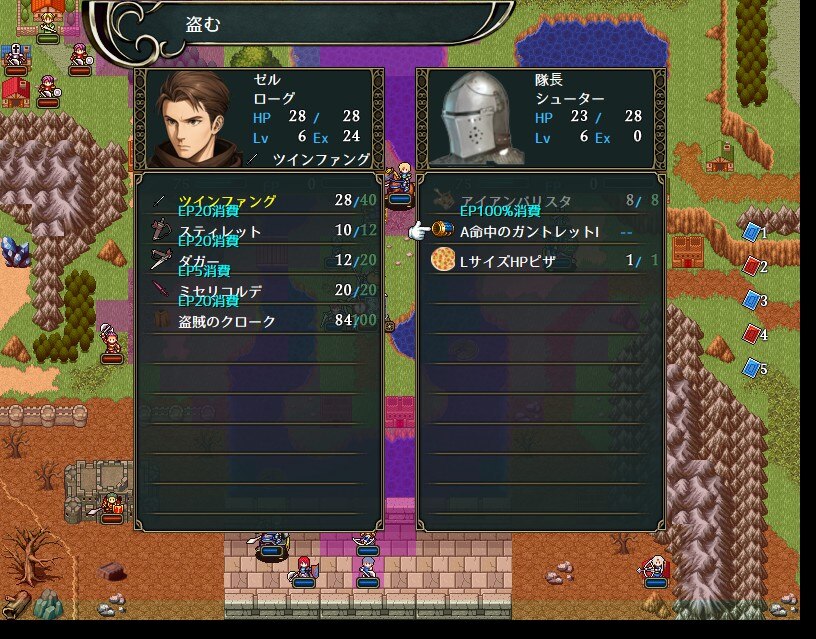816x639 pixels.
Task: Click the blue card numbered 1
Action: click(x=752, y=232)
